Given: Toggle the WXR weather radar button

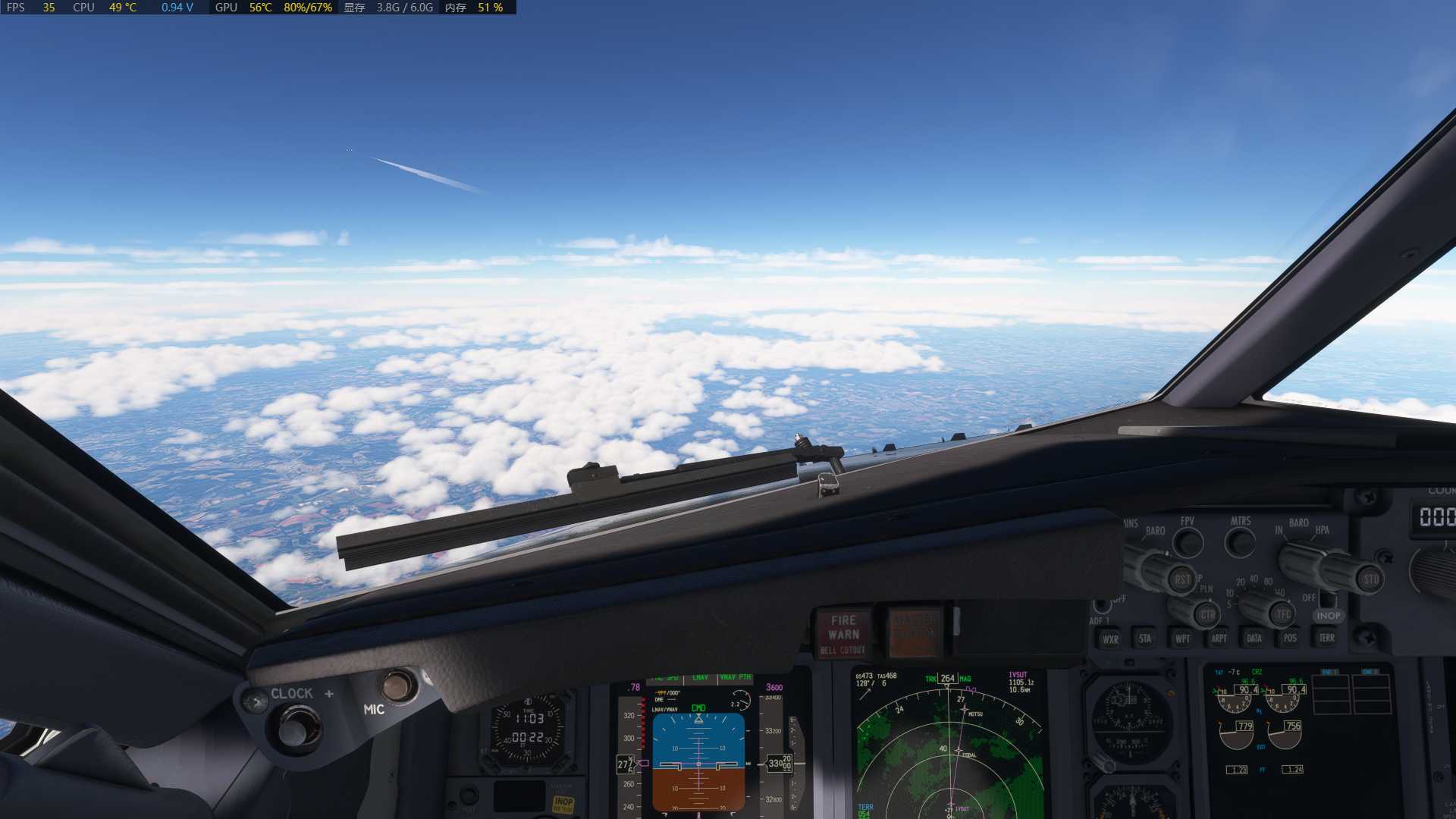Looking at the screenshot, I should tap(1110, 639).
